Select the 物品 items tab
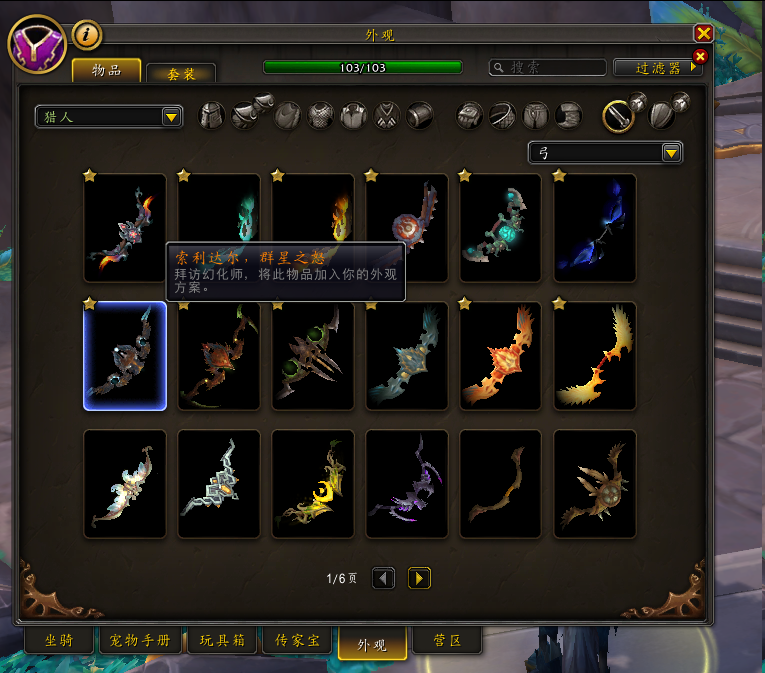This screenshot has width=765, height=673. point(106,70)
